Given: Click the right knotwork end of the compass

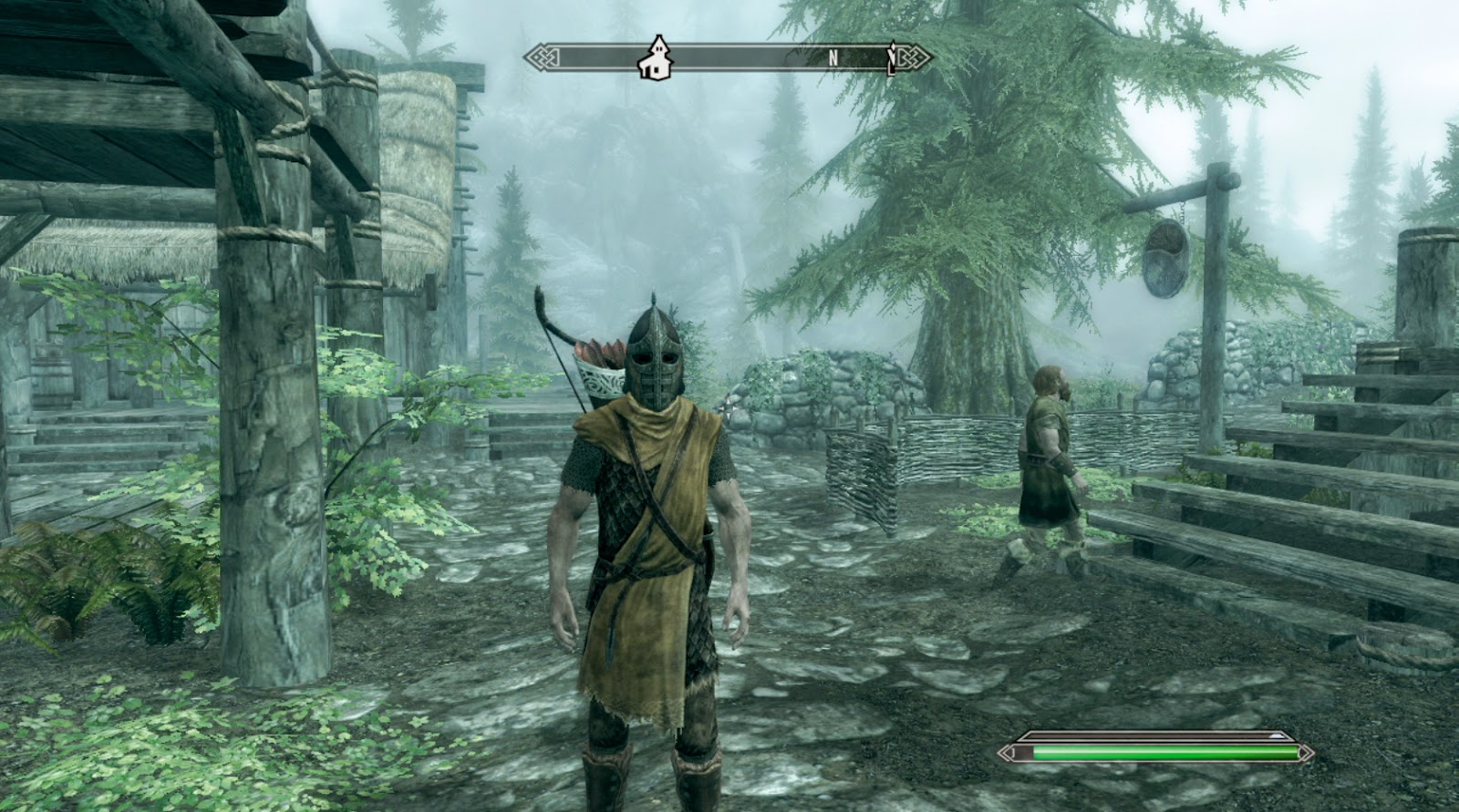Looking at the screenshot, I should tap(915, 56).
